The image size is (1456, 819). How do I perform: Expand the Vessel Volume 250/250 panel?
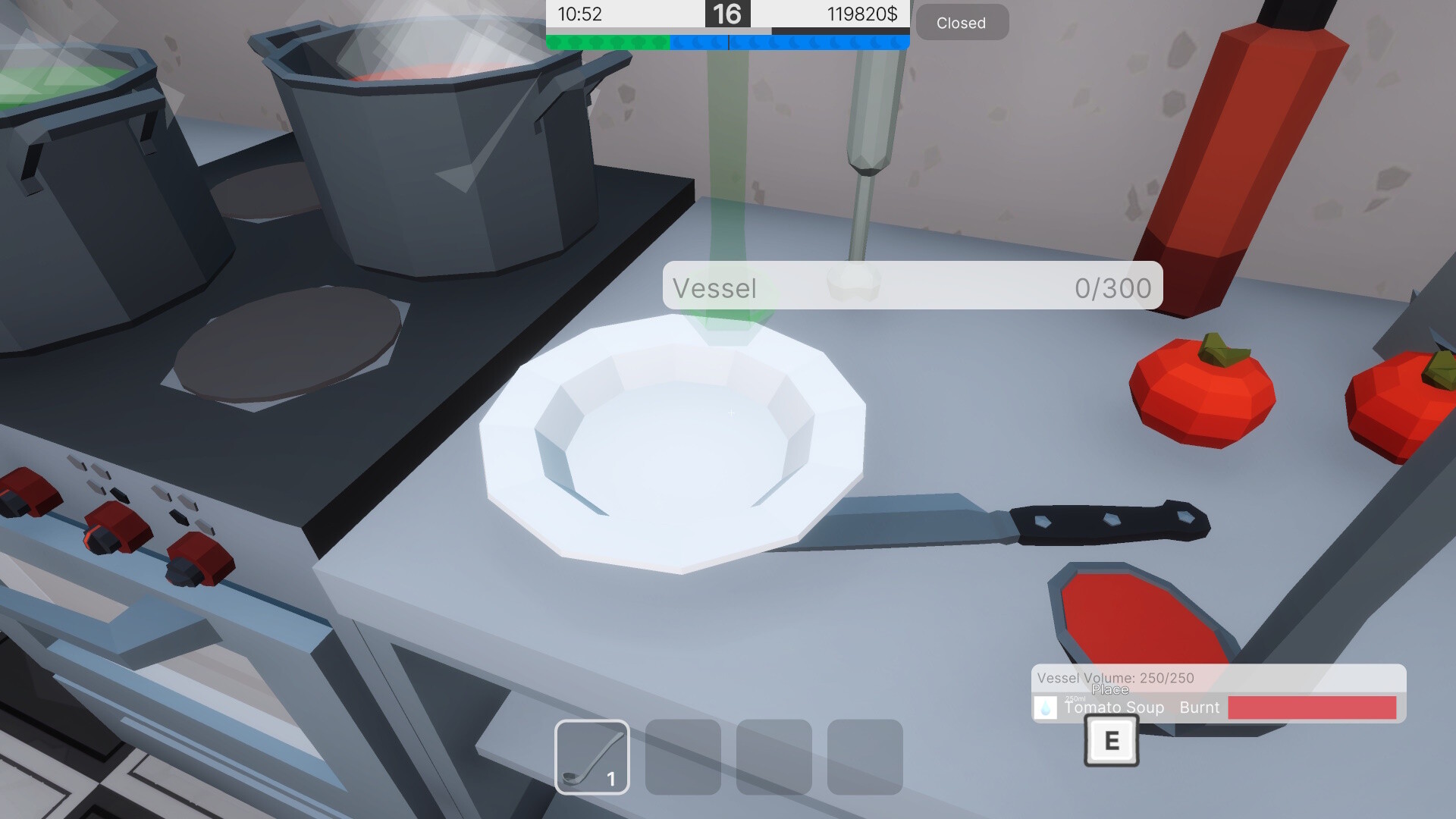coord(1115,677)
